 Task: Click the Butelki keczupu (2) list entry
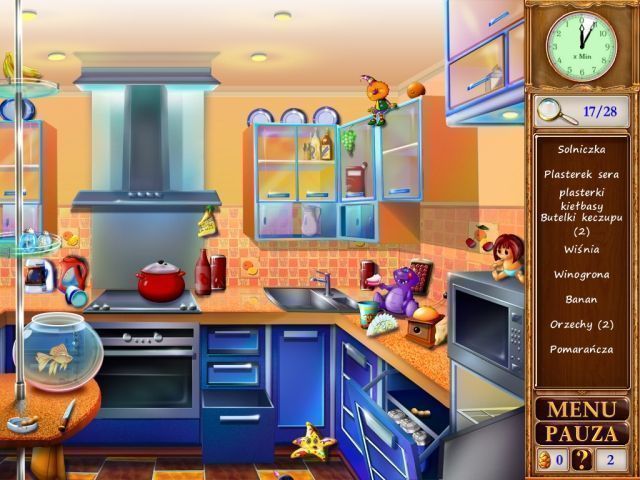[581, 223]
